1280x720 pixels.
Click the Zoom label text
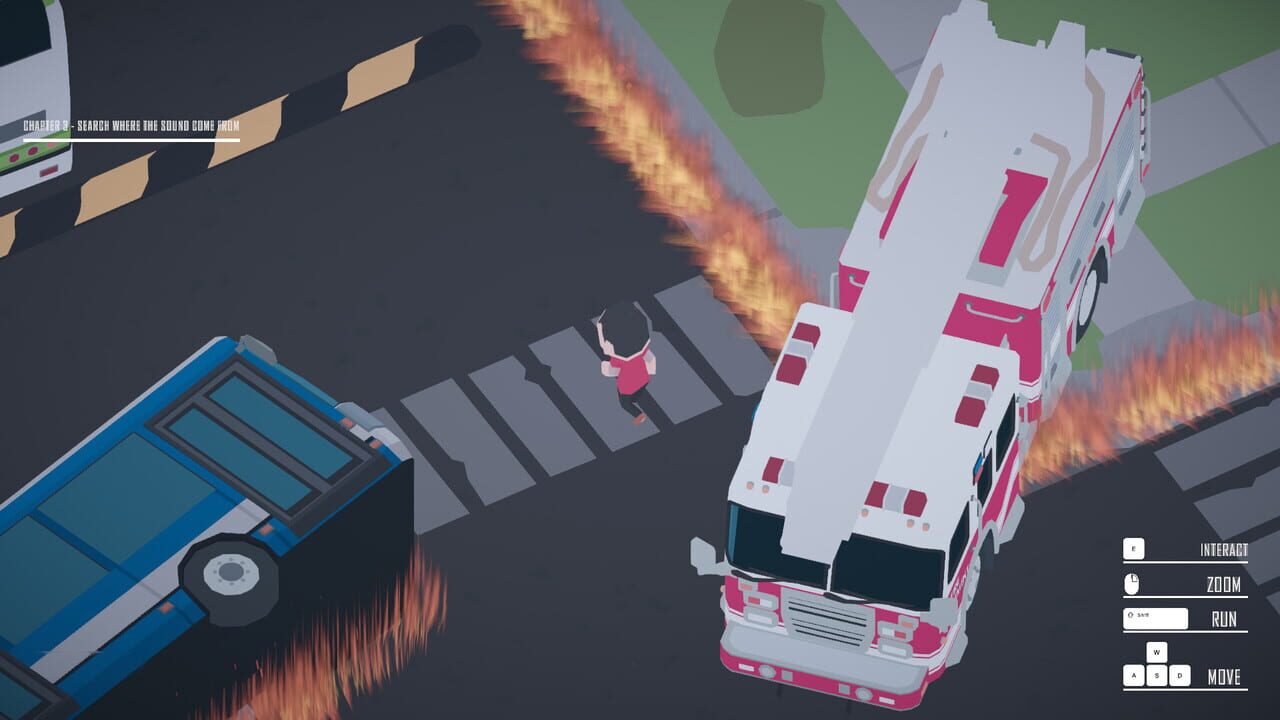tap(1226, 585)
